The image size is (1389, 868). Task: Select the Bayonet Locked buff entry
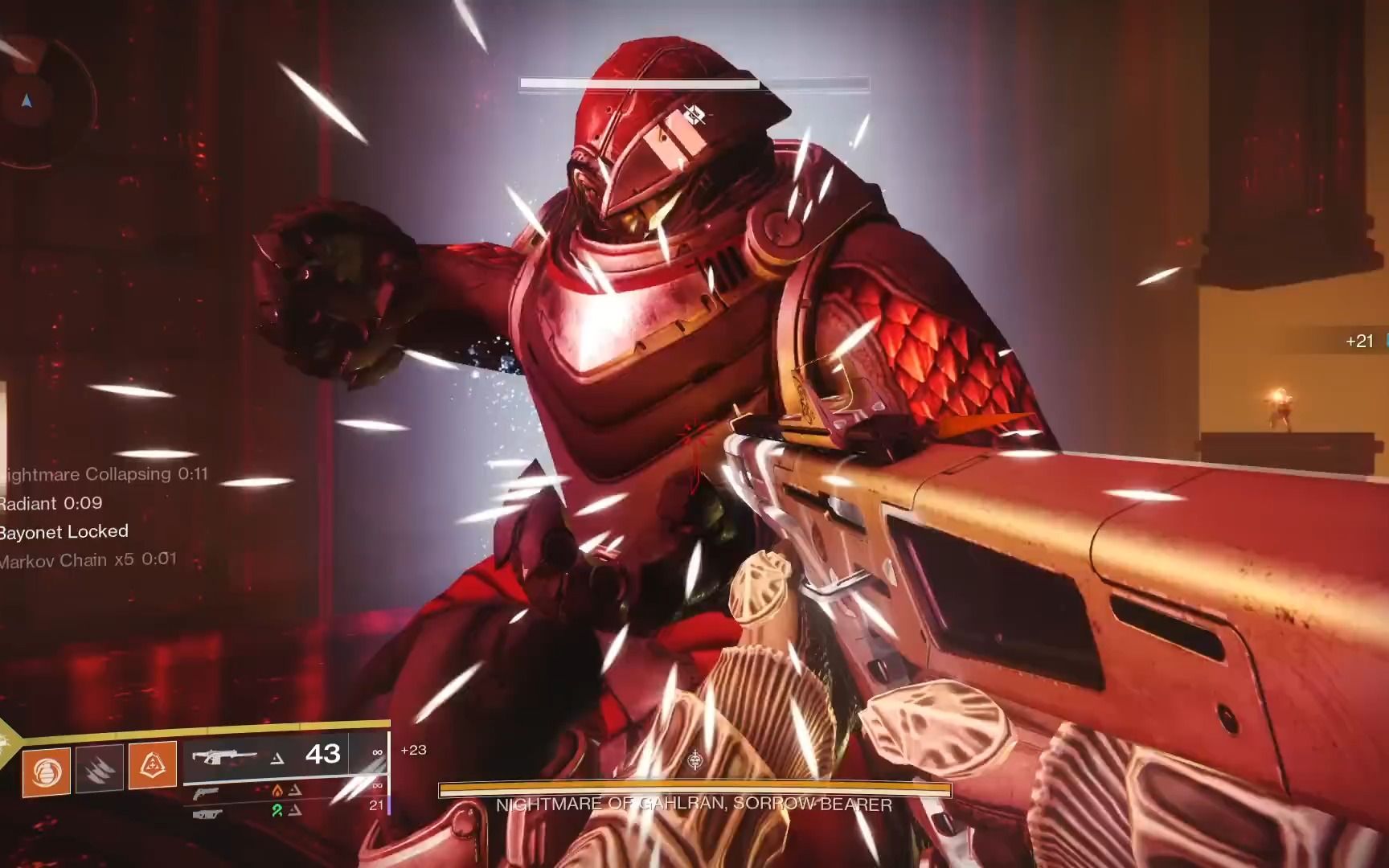pos(64,531)
